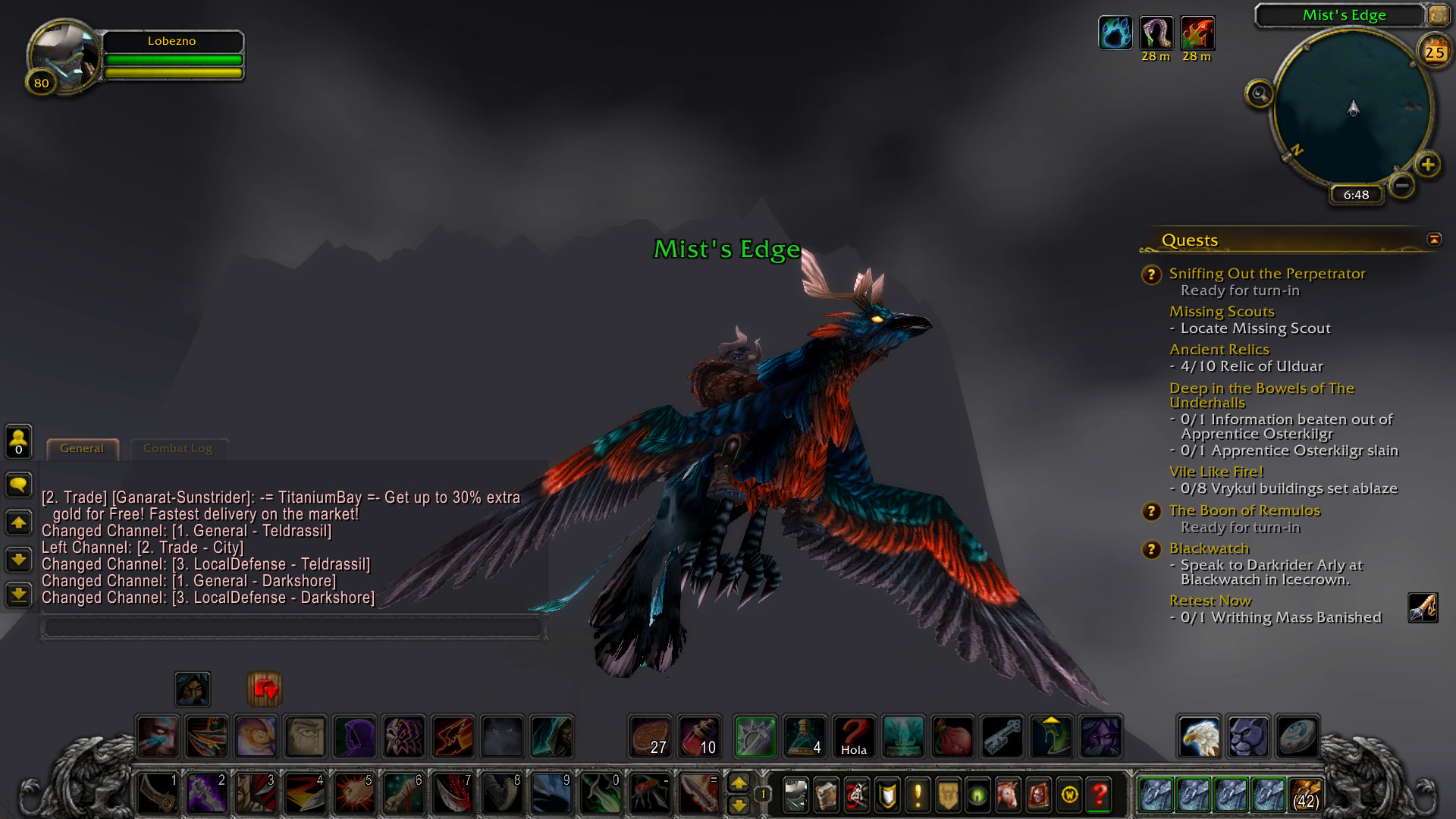Open the quest log exclamation mark button

click(x=918, y=795)
